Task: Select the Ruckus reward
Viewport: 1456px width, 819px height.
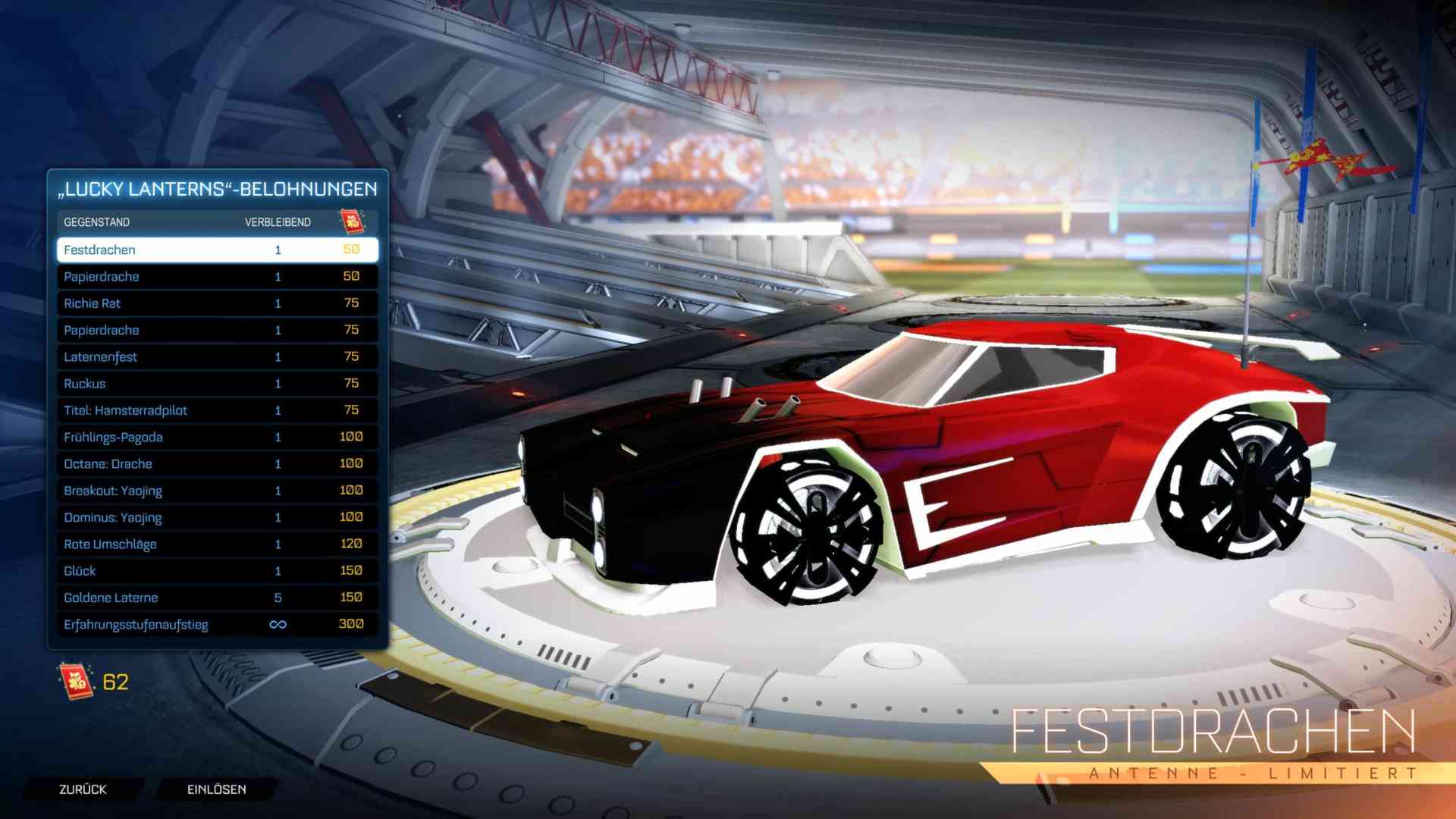Action: click(x=216, y=383)
